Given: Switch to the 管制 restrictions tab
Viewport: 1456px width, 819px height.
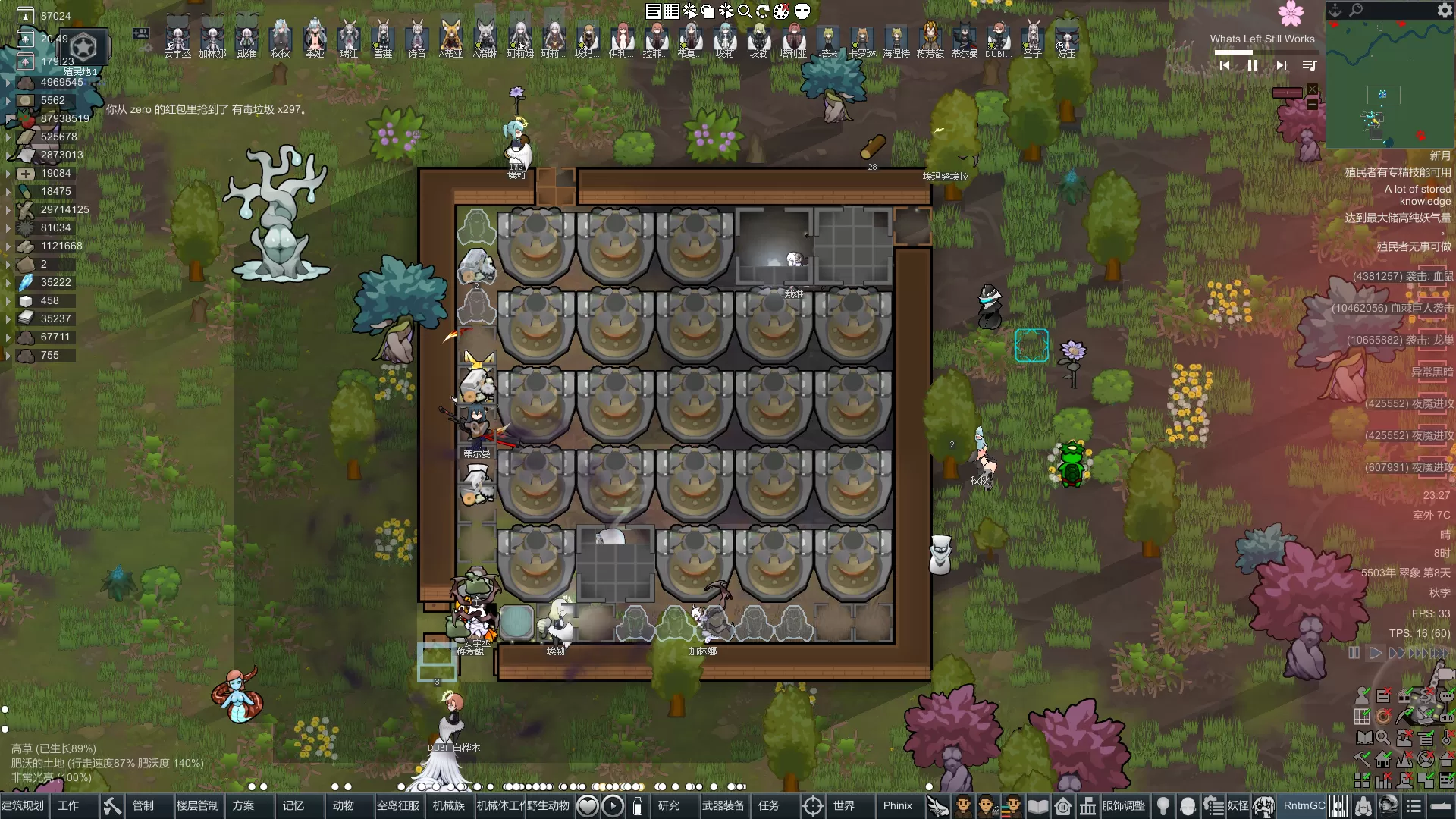Looking at the screenshot, I should (x=143, y=805).
